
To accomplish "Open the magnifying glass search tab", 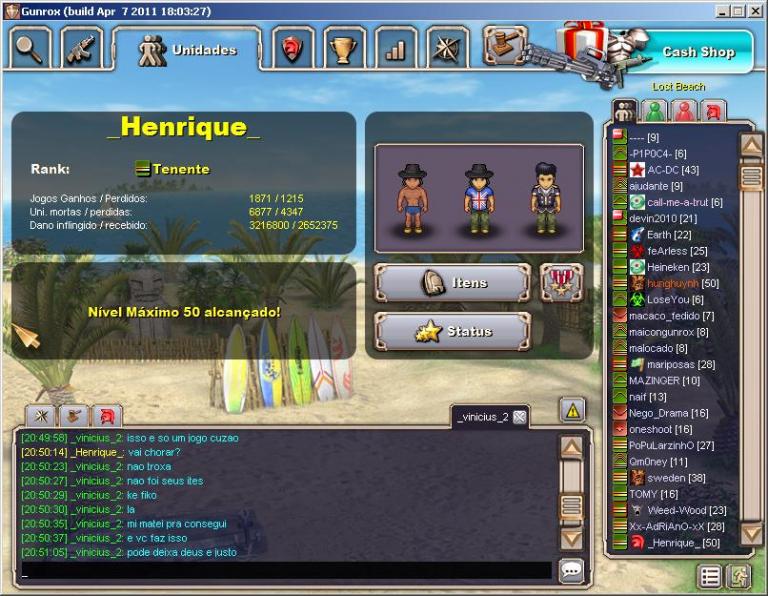I will coord(29,49).
